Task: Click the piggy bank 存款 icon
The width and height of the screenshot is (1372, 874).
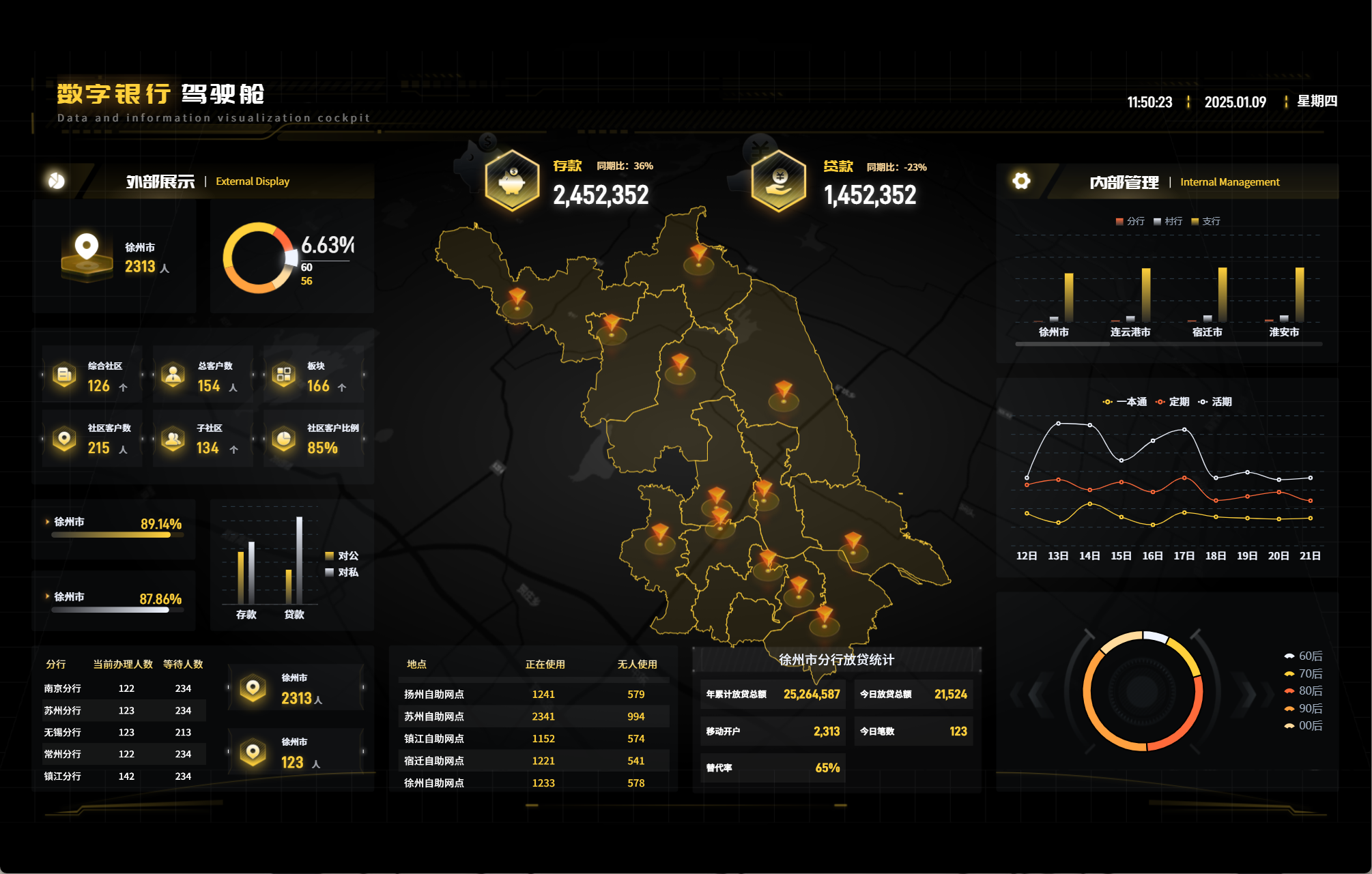Action: point(512,181)
